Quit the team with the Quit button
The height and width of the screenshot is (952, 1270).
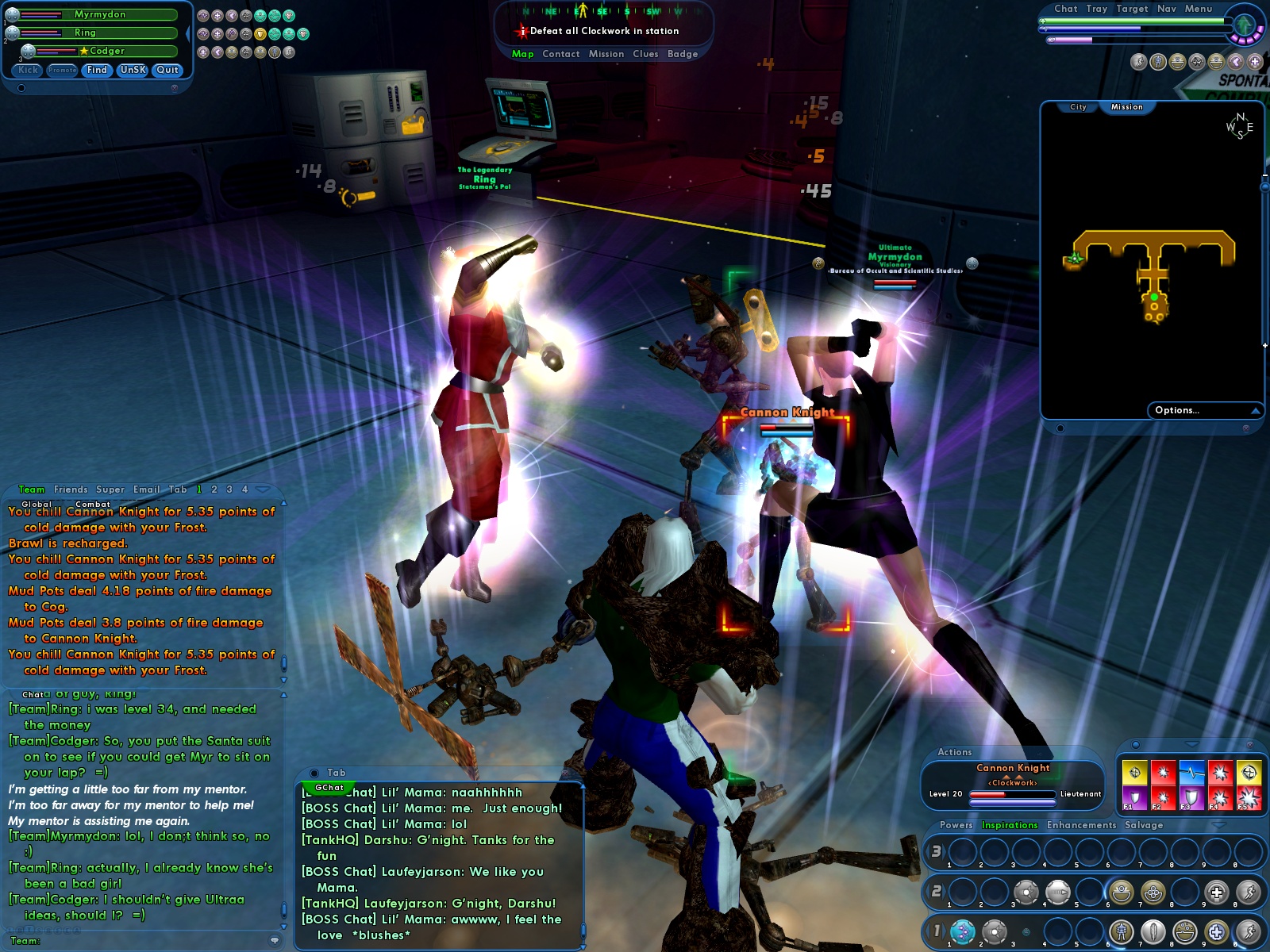[x=167, y=70]
